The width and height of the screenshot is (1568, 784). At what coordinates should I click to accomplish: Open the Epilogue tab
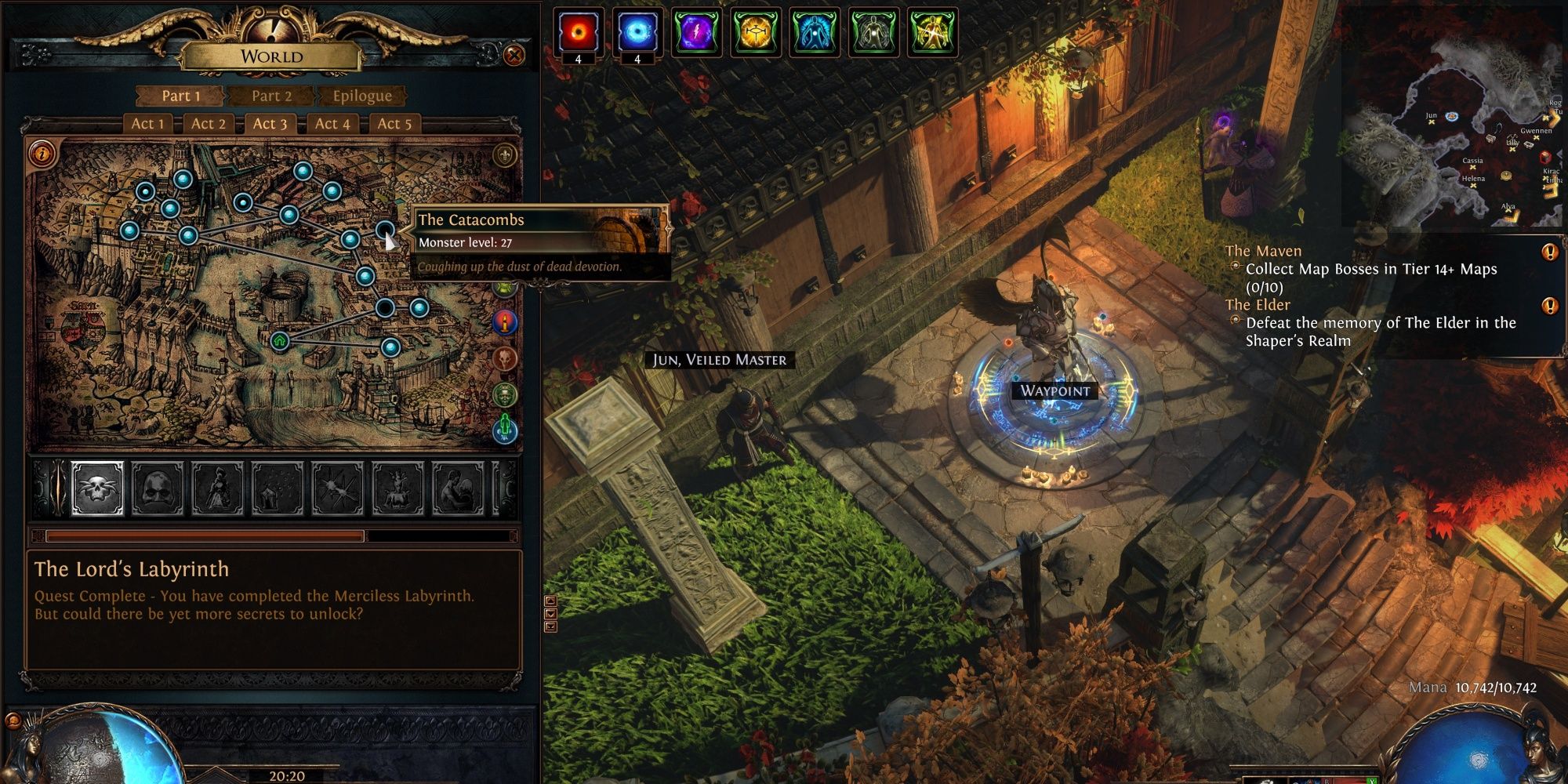click(361, 96)
